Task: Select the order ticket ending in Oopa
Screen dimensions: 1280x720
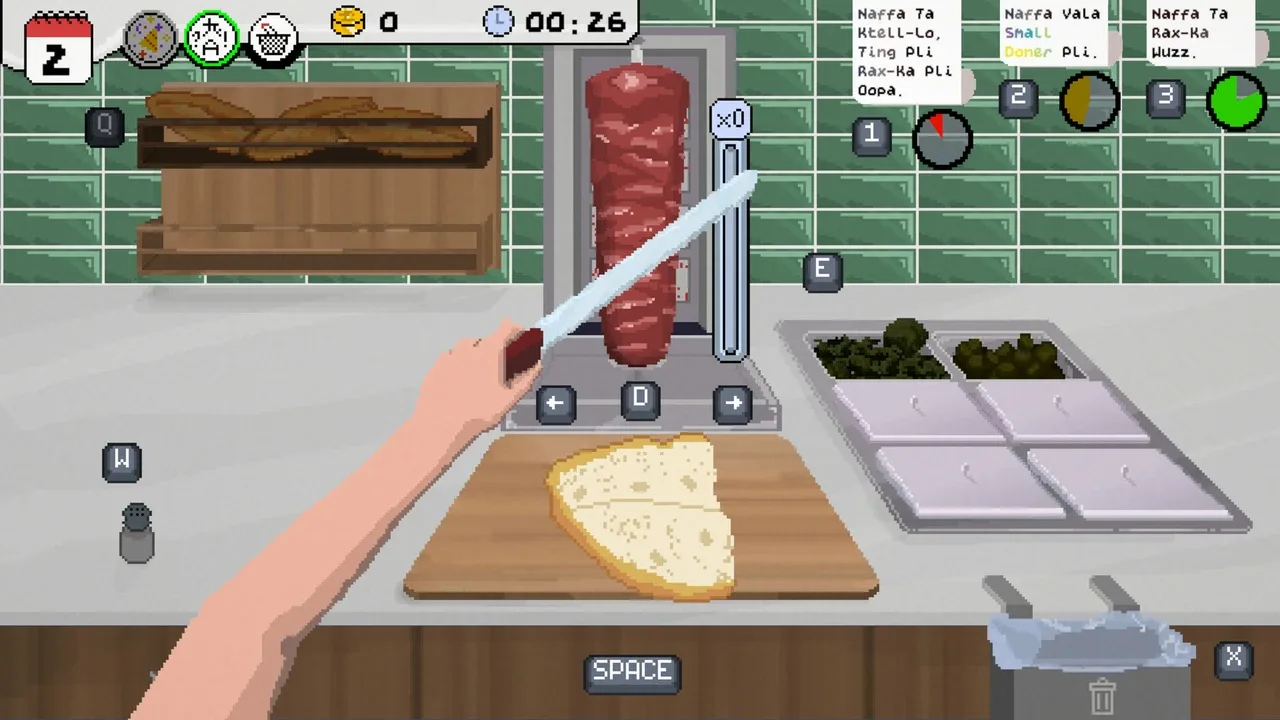Action: pos(905,52)
